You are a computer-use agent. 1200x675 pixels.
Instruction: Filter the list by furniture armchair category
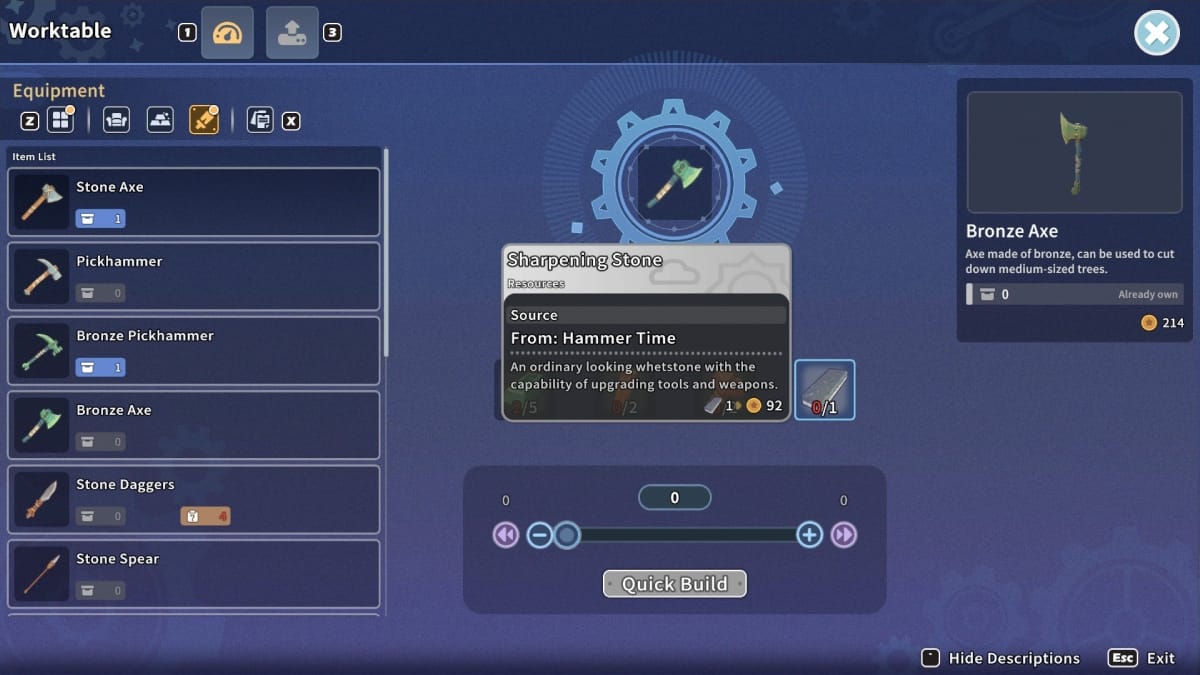pos(116,121)
